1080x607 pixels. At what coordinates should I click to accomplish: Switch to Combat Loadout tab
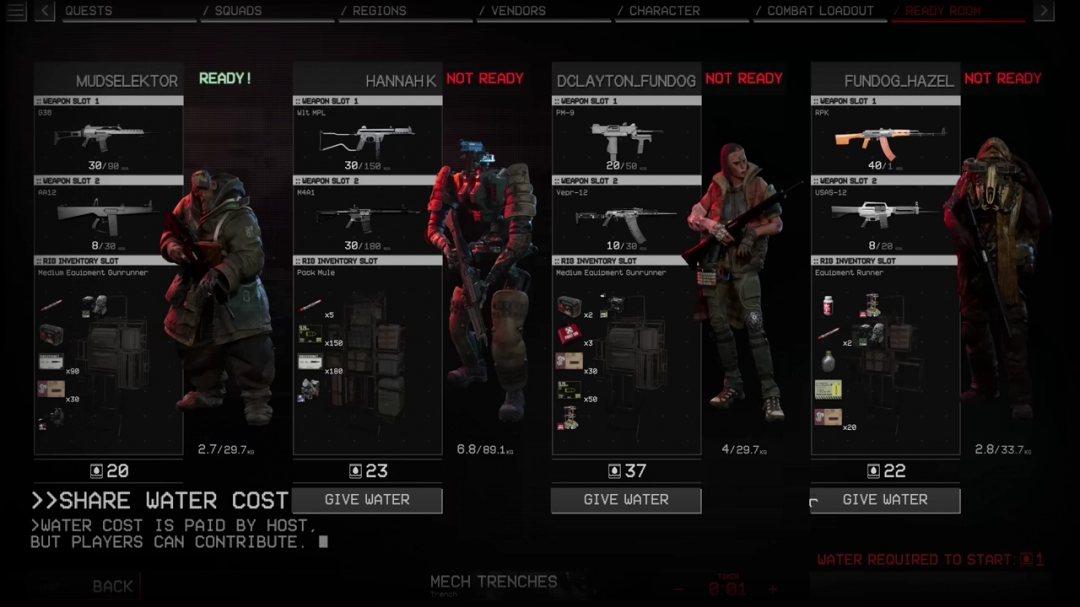pyautogui.click(x=820, y=11)
